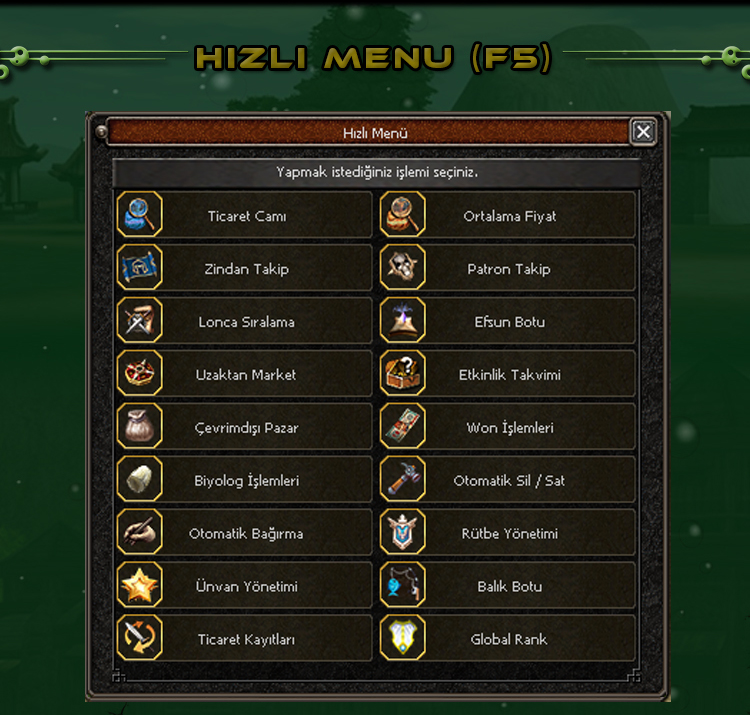Select Ortalama Fiyat option

point(509,216)
